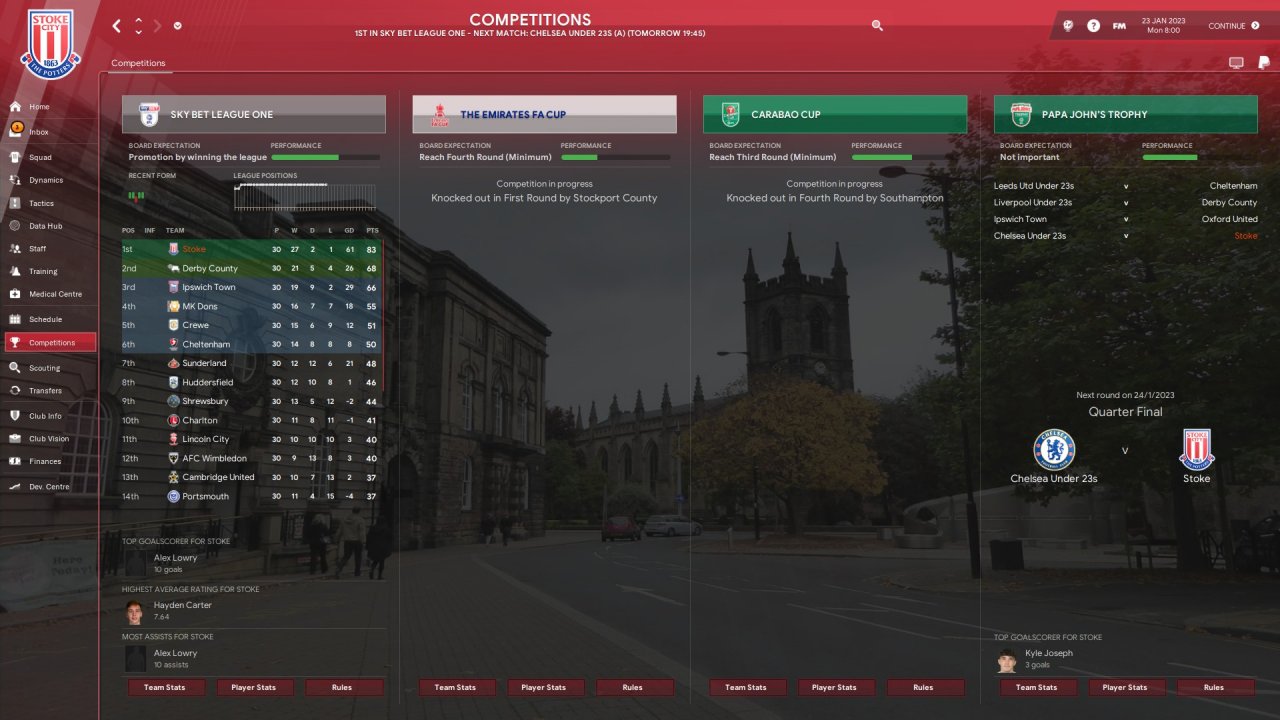Open the Papa John's Trophy header
The height and width of the screenshot is (720, 1280).
pyautogui.click(x=1125, y=114)
